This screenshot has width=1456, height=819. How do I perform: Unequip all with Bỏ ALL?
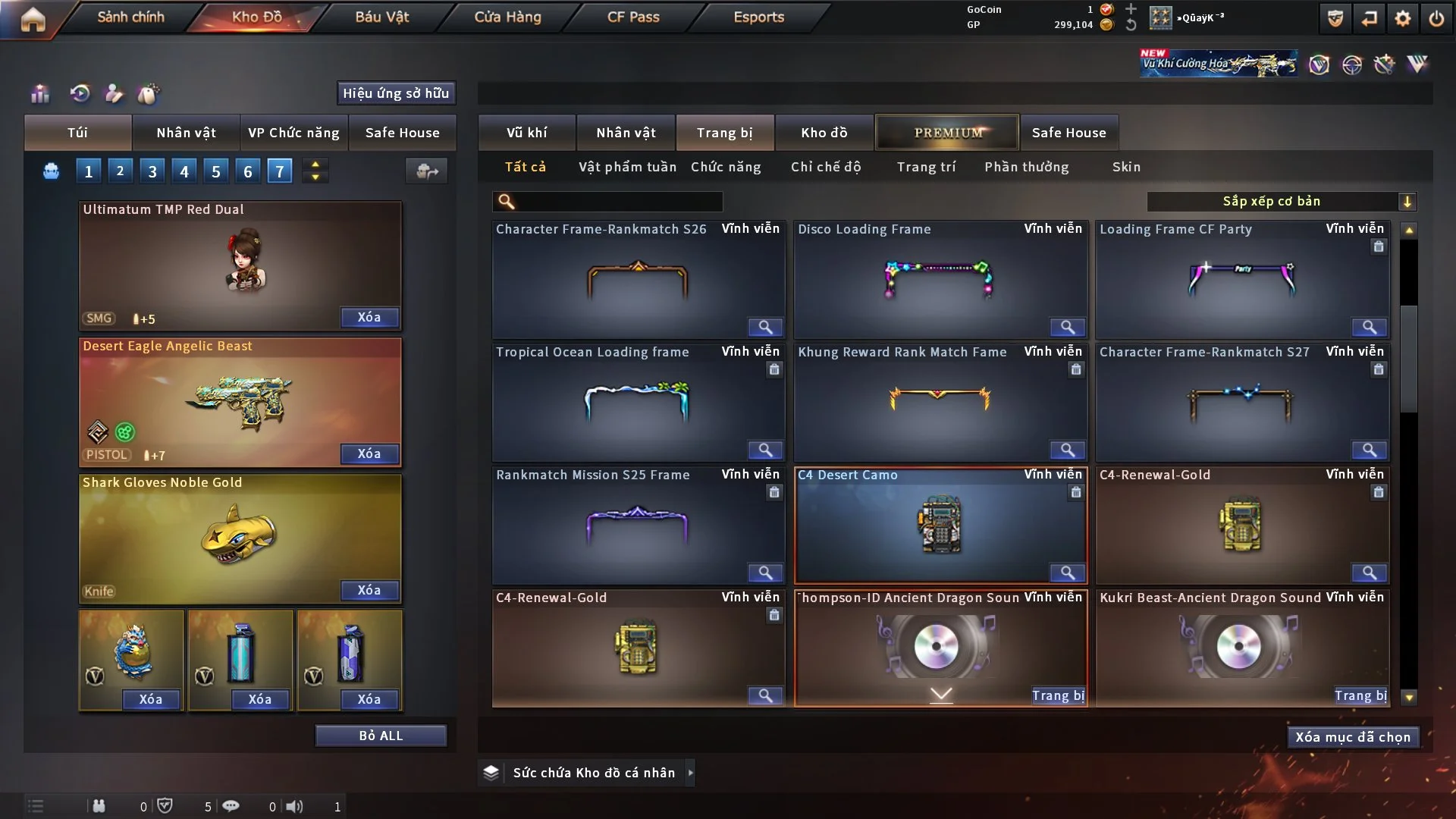pos(381,736)
